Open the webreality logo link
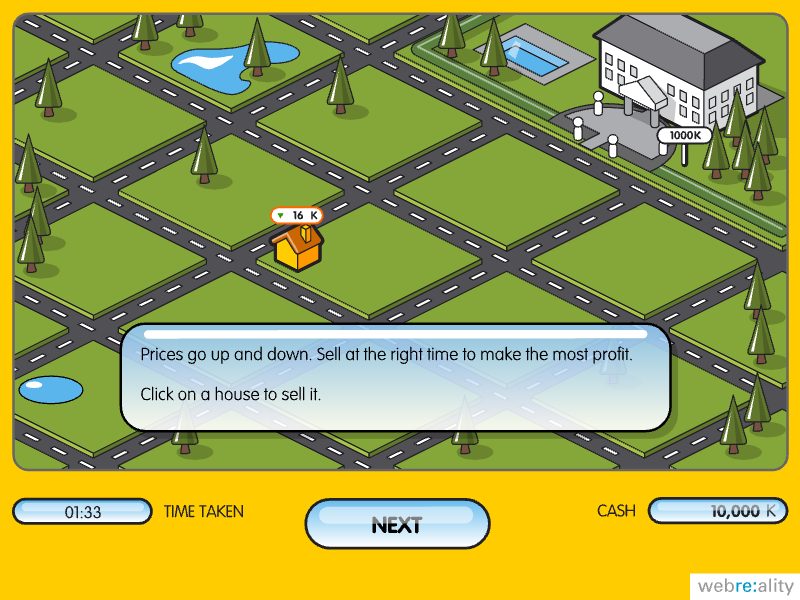Image resolution: width=800 pixels, height=600 pixels. pos(744,586)
